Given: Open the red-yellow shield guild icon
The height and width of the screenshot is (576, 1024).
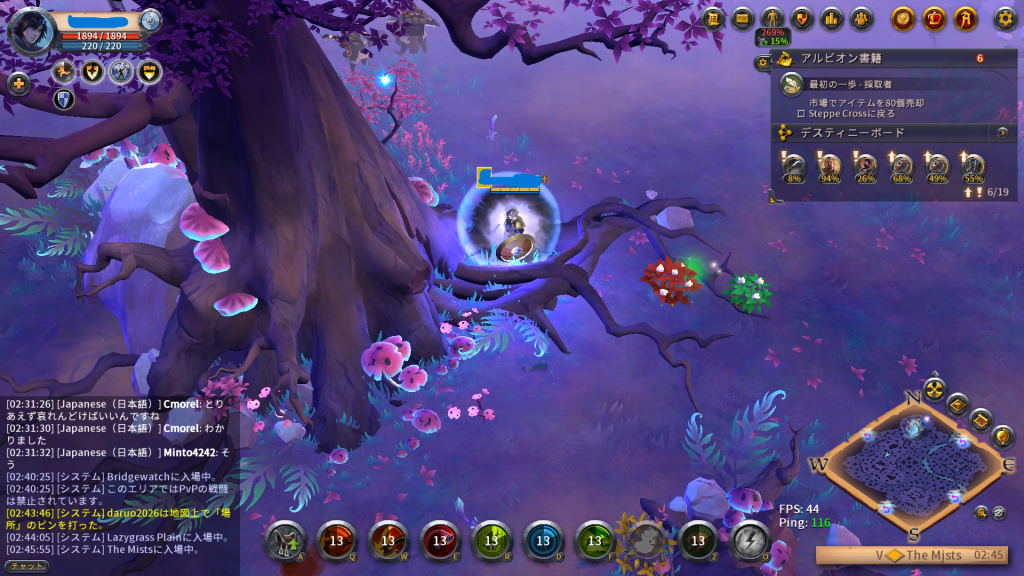Looking at the screenshot, I should click(802, 18).
